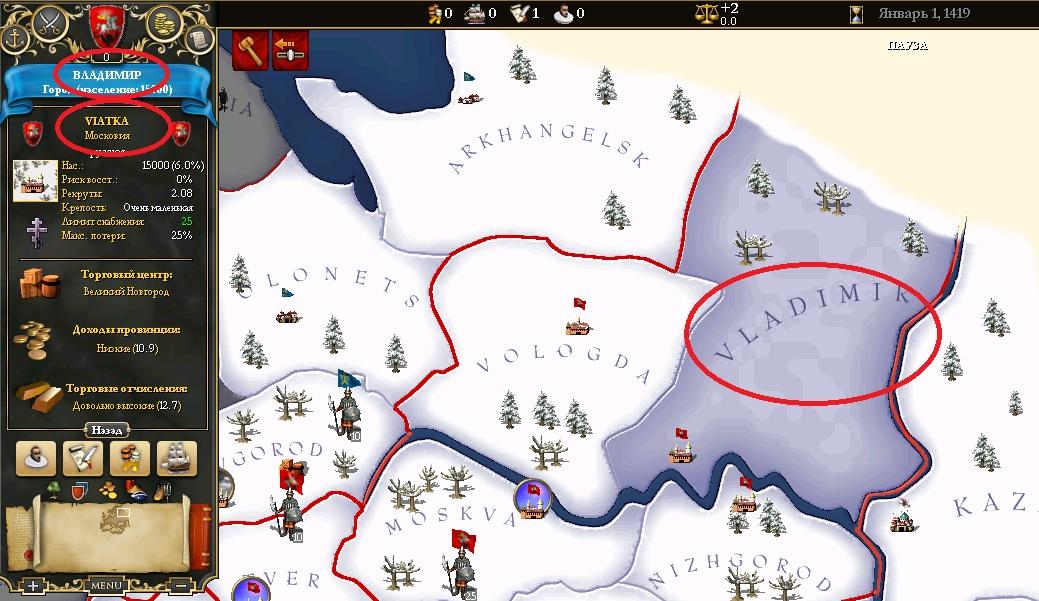Viewport: 1039px width, 601px height.
Task: Open the goods and coins button
Action: tap(131, 458)
